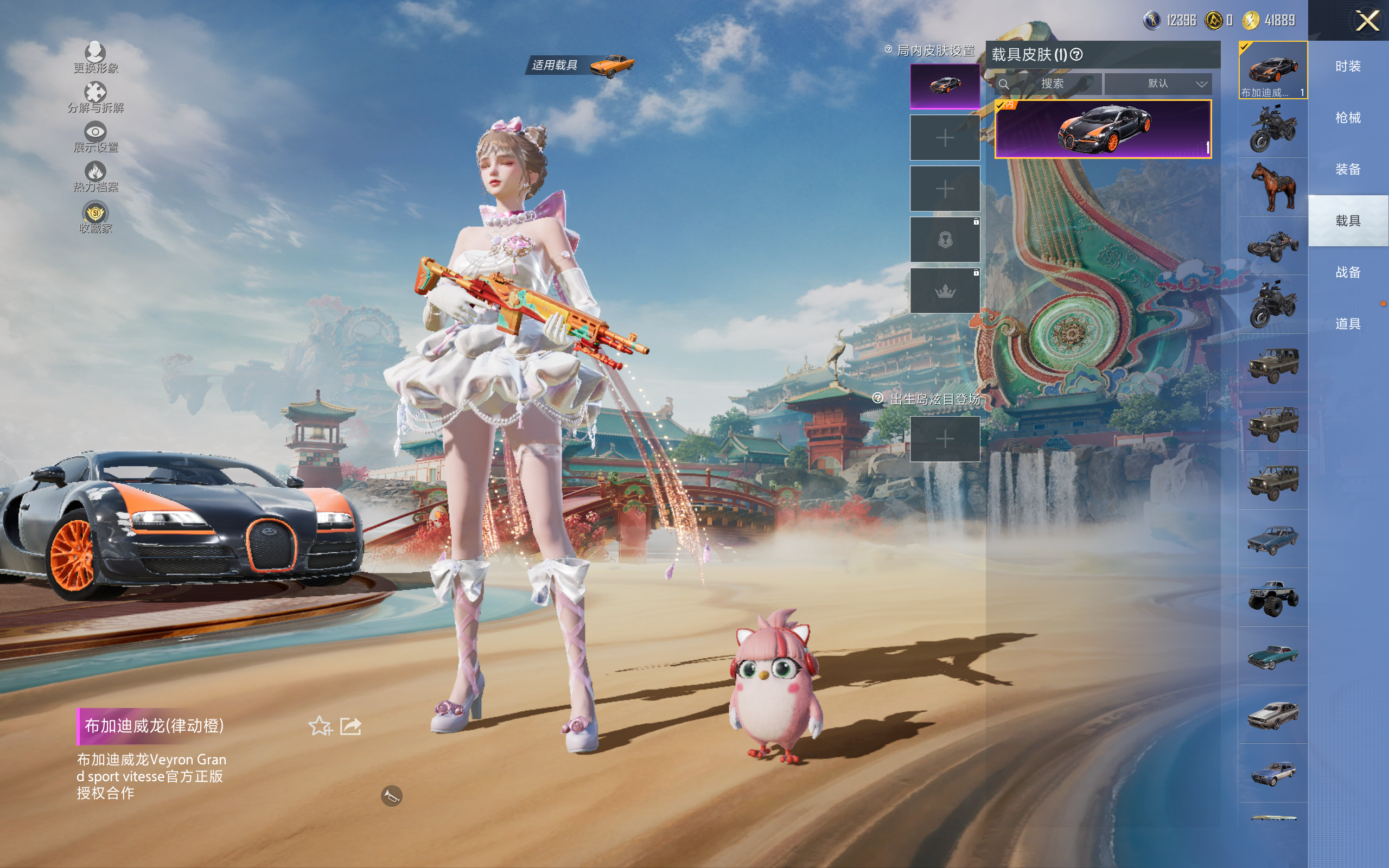Switch to the 时装 tab

point(1348,67)
